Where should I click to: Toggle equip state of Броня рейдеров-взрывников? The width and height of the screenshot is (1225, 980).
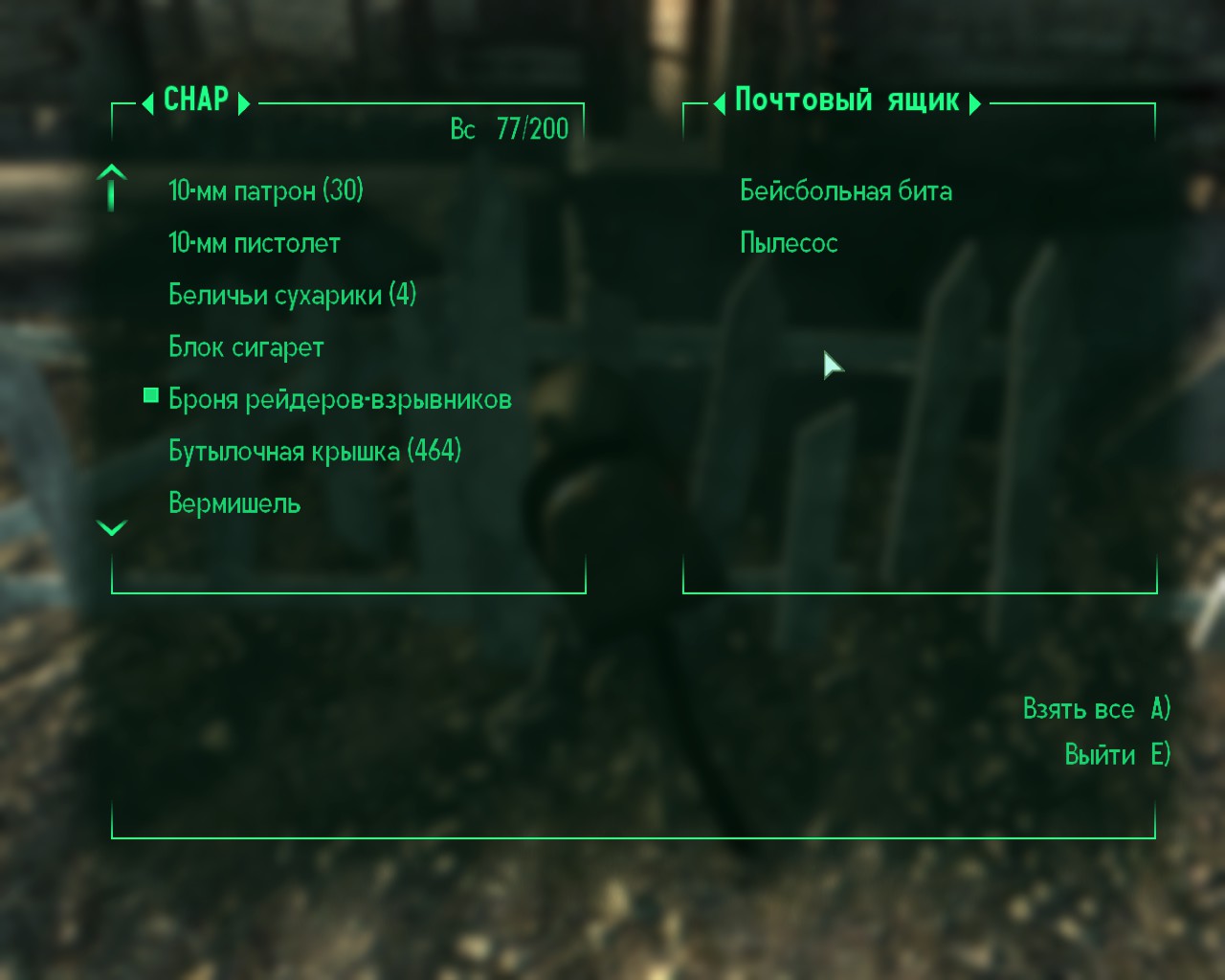pos(340,398)
